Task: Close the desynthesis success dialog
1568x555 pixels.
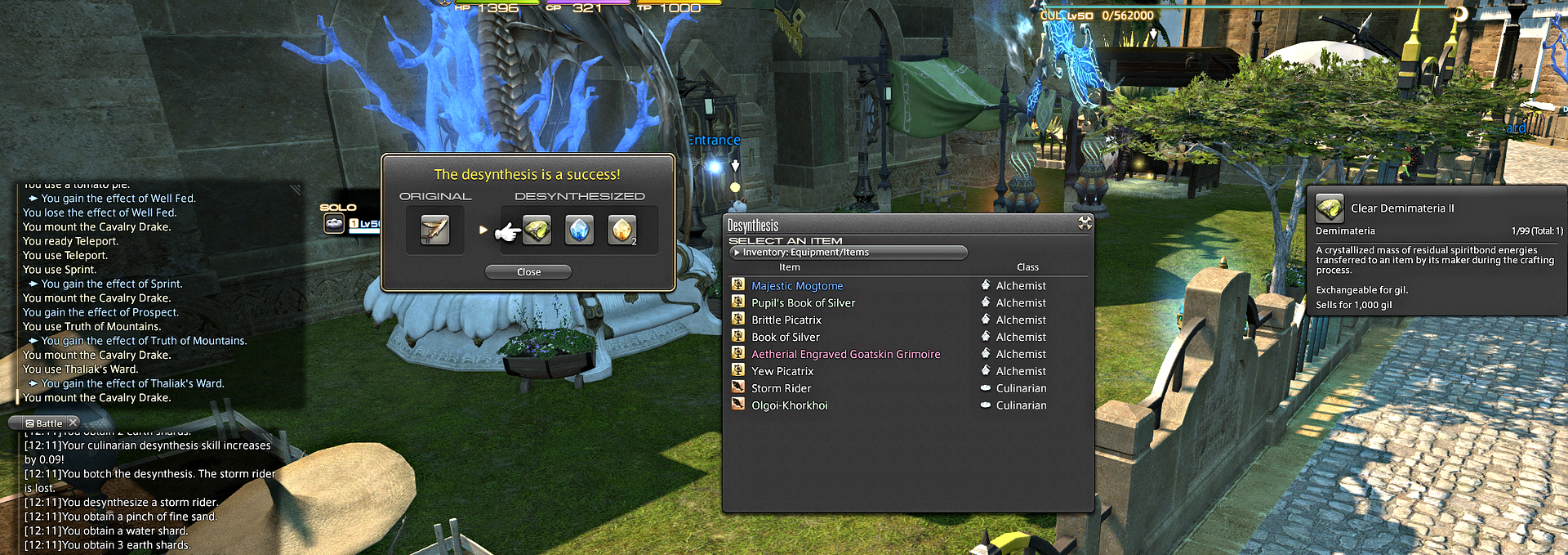Action: pos(528,272)
